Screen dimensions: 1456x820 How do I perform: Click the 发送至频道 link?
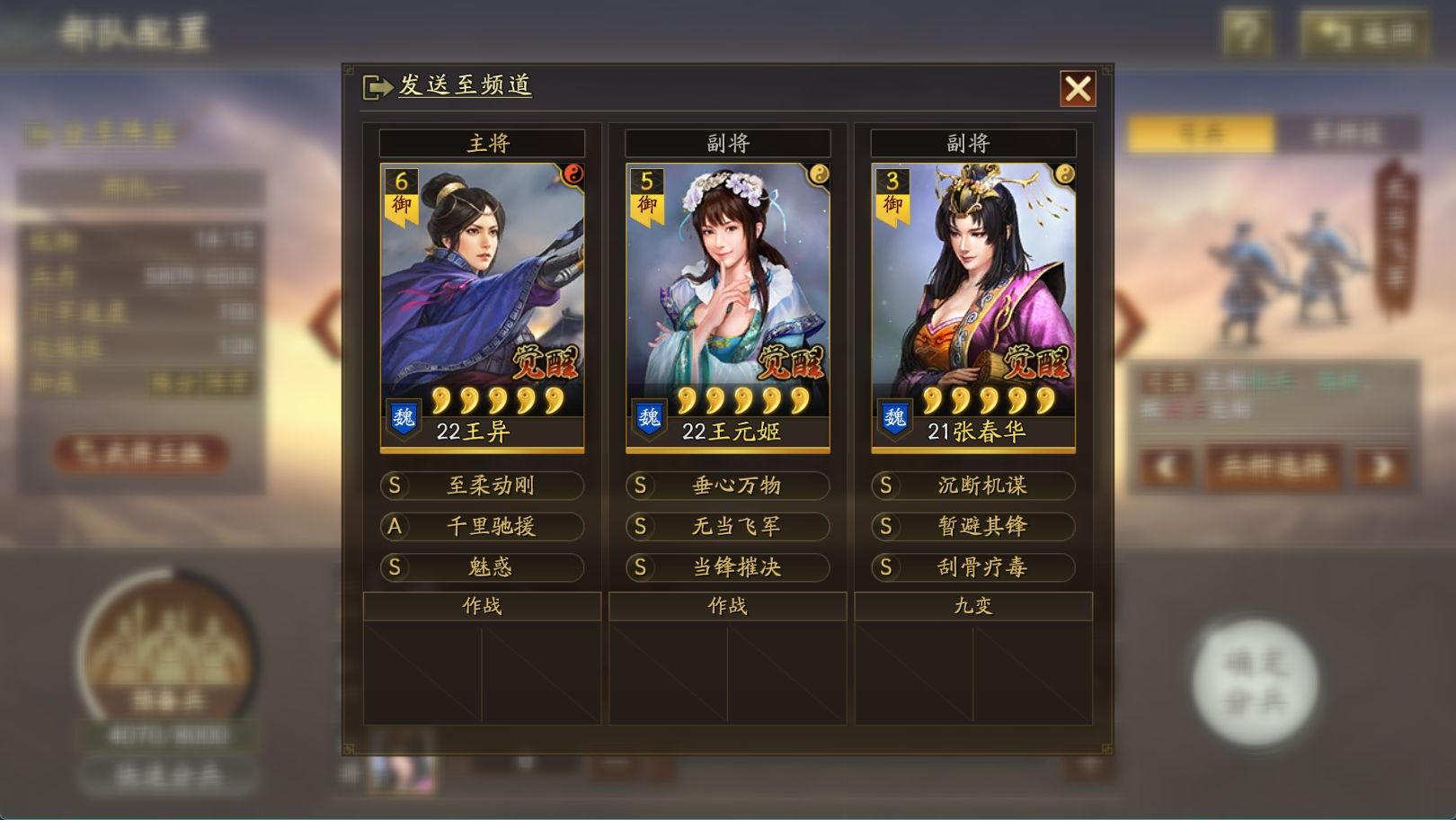pyautogui.click(x=465, y=85)
